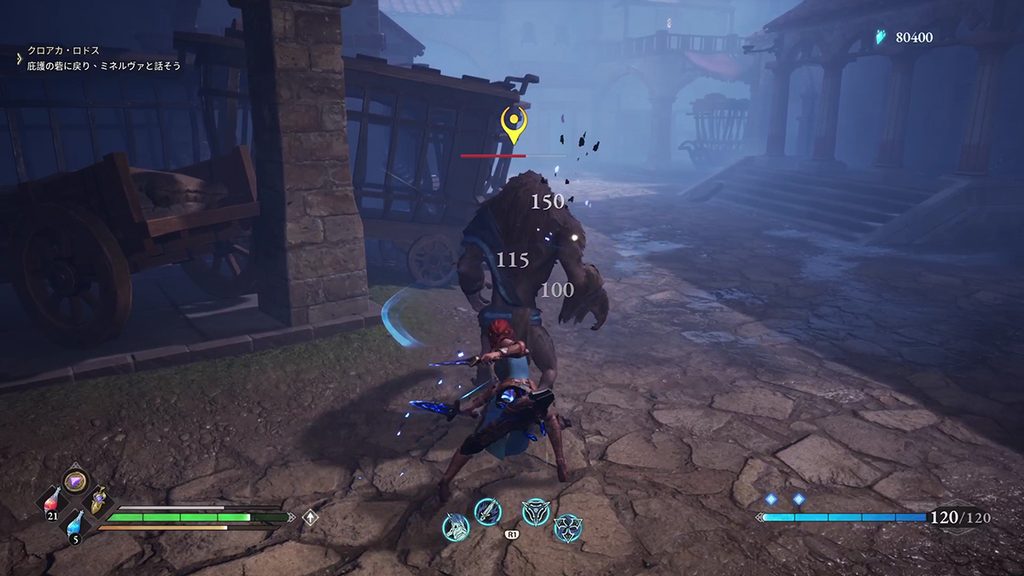Activate the horned beast head ability

point(456,527)
